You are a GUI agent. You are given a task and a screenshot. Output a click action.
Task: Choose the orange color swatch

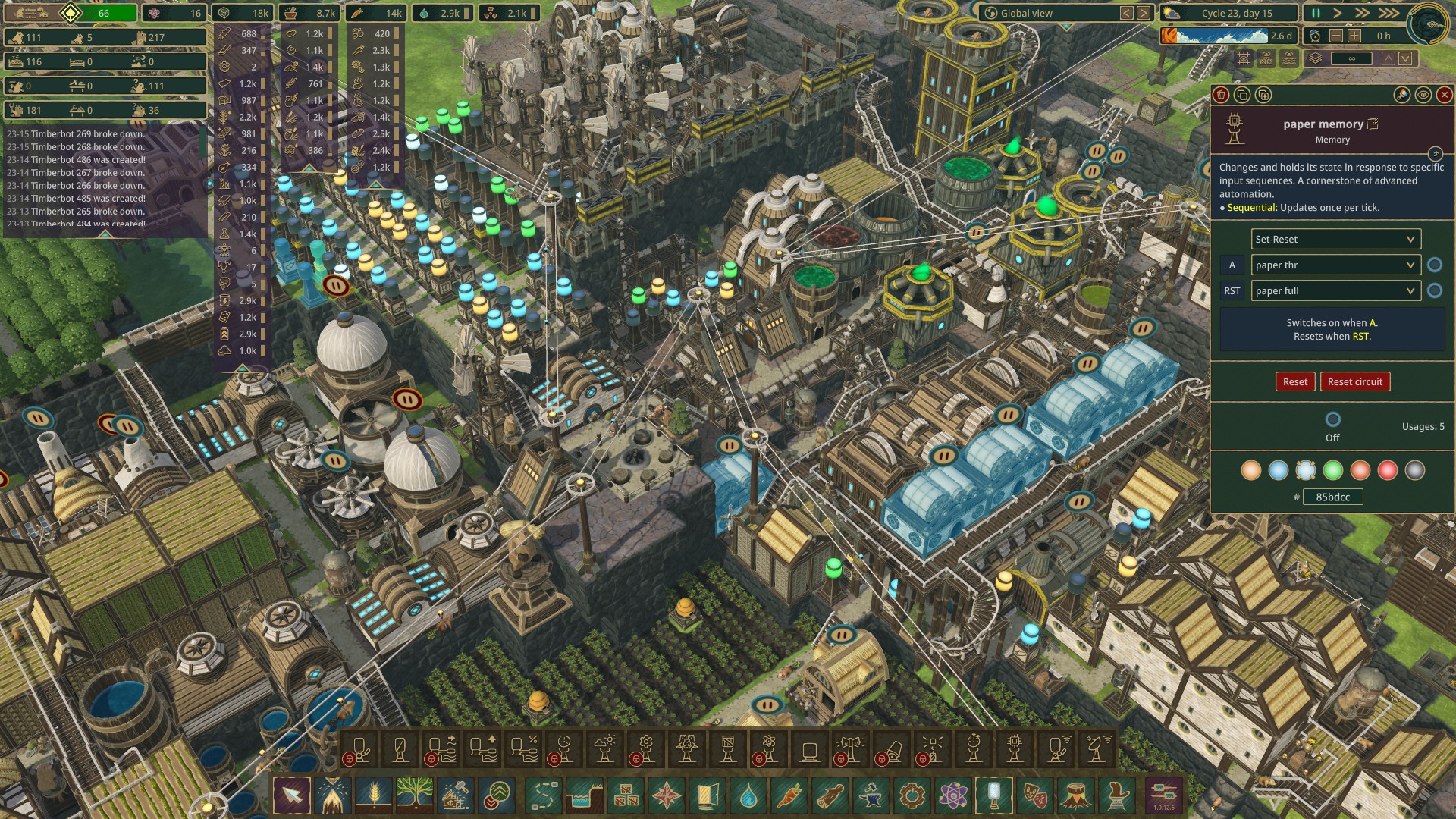coord(1251,471)
